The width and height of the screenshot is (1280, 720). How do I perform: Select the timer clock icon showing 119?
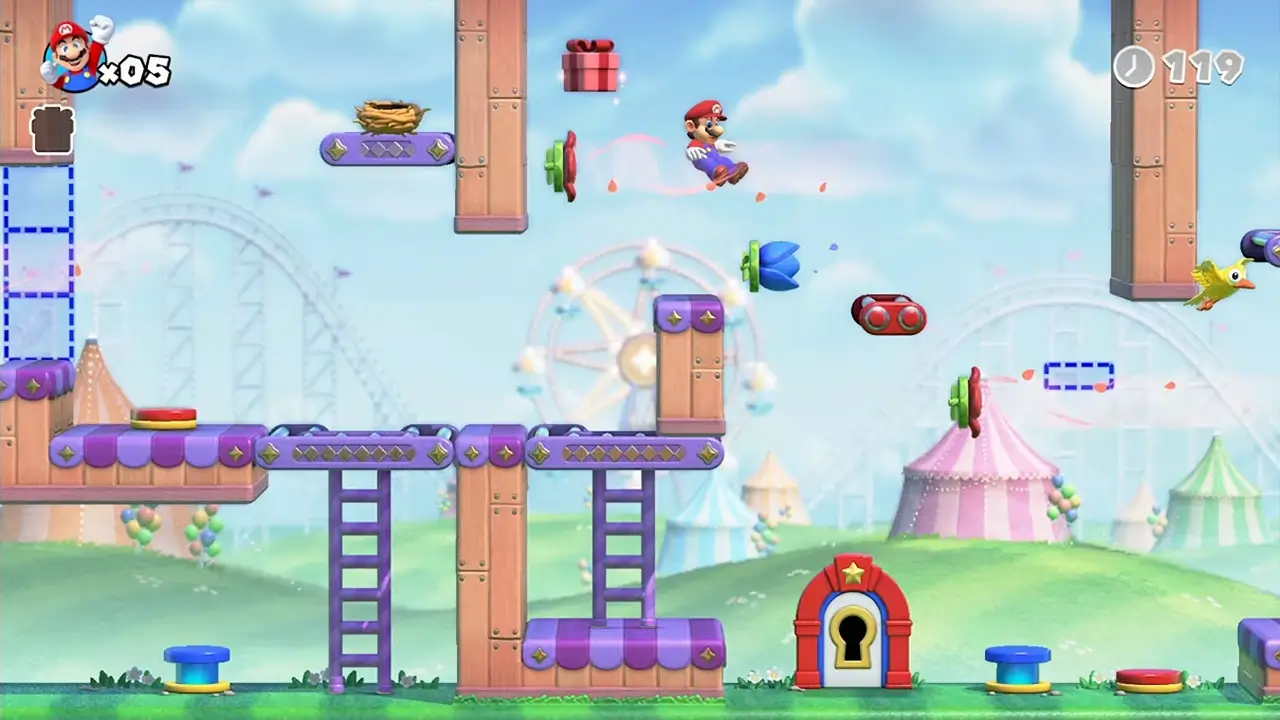click(1135, 68)
